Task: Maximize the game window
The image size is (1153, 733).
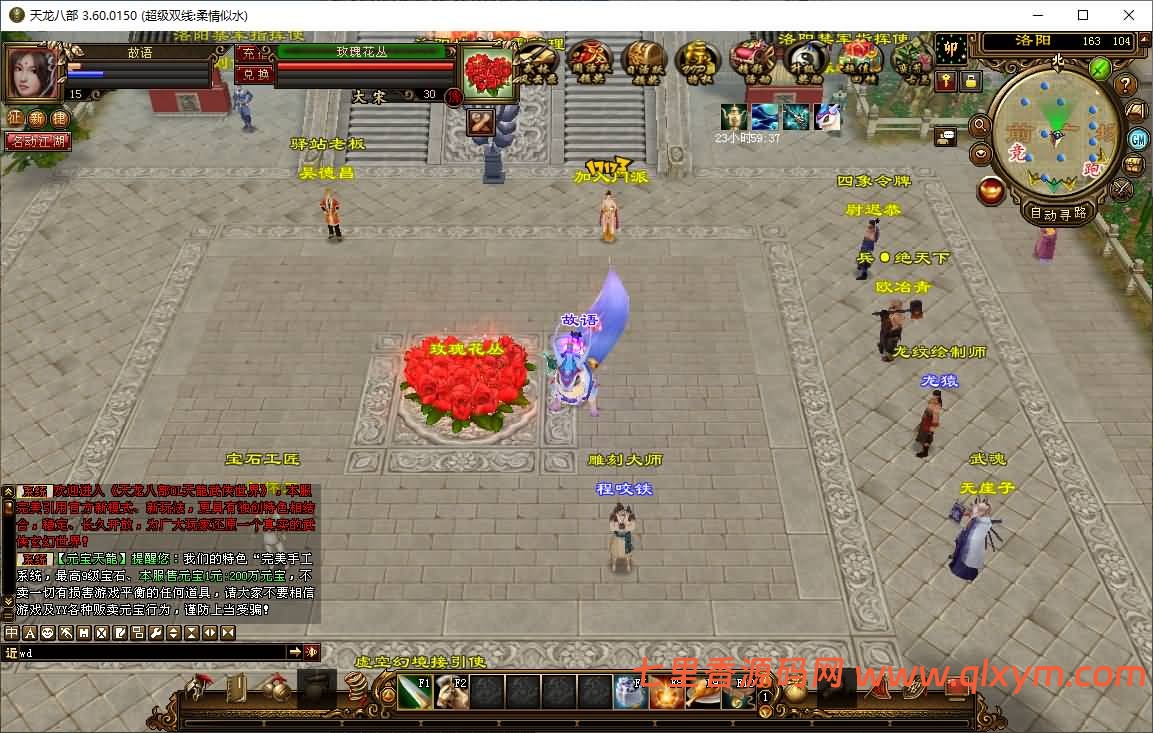Action: pos(1083,15)
